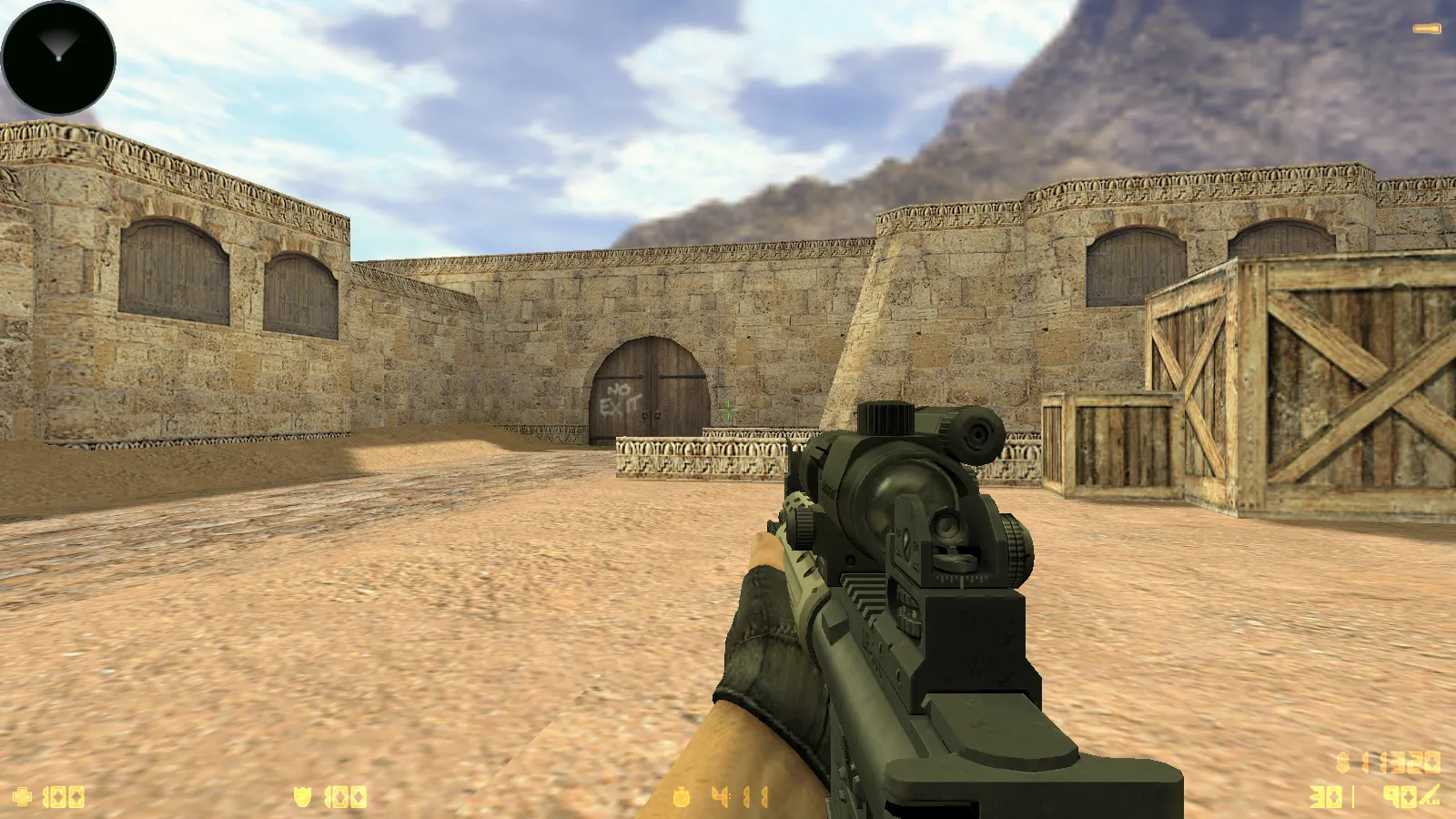Image resolution: width=1456 pixels, height=819 pixels.
Task: Click the circular radar display
Action: coord(58,58)
